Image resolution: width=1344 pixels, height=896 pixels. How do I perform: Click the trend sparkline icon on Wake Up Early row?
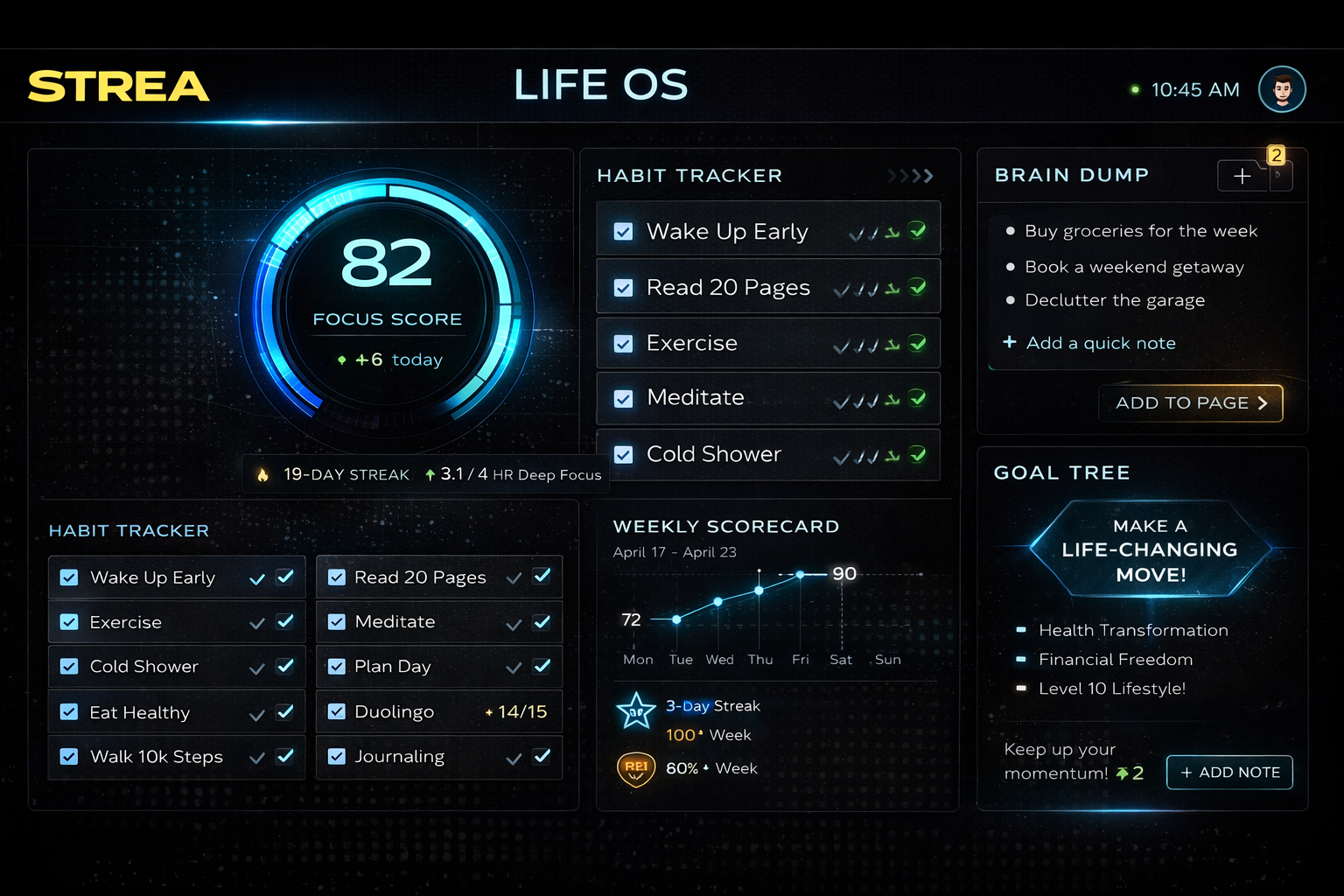click(x=892, y=232)
